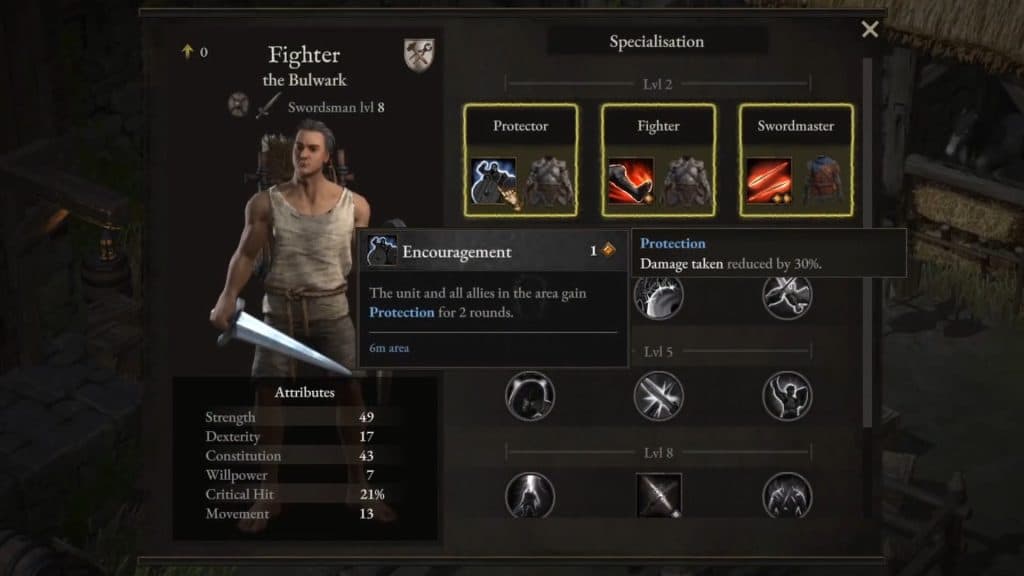
Task: Choose the glowing standing figure skill at Lvl 8
Action: point(530,496)
